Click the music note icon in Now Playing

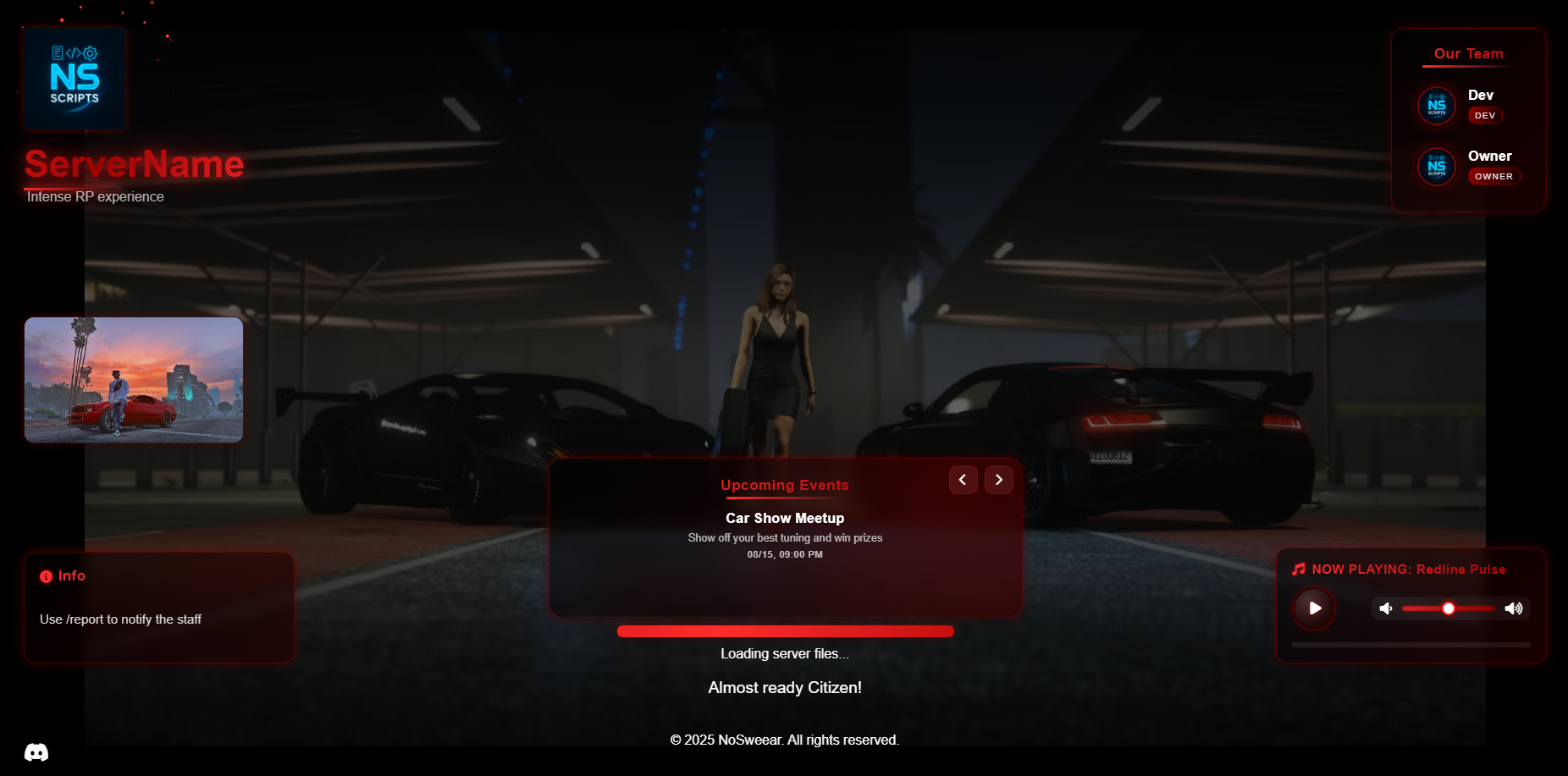coord(1298,569)
